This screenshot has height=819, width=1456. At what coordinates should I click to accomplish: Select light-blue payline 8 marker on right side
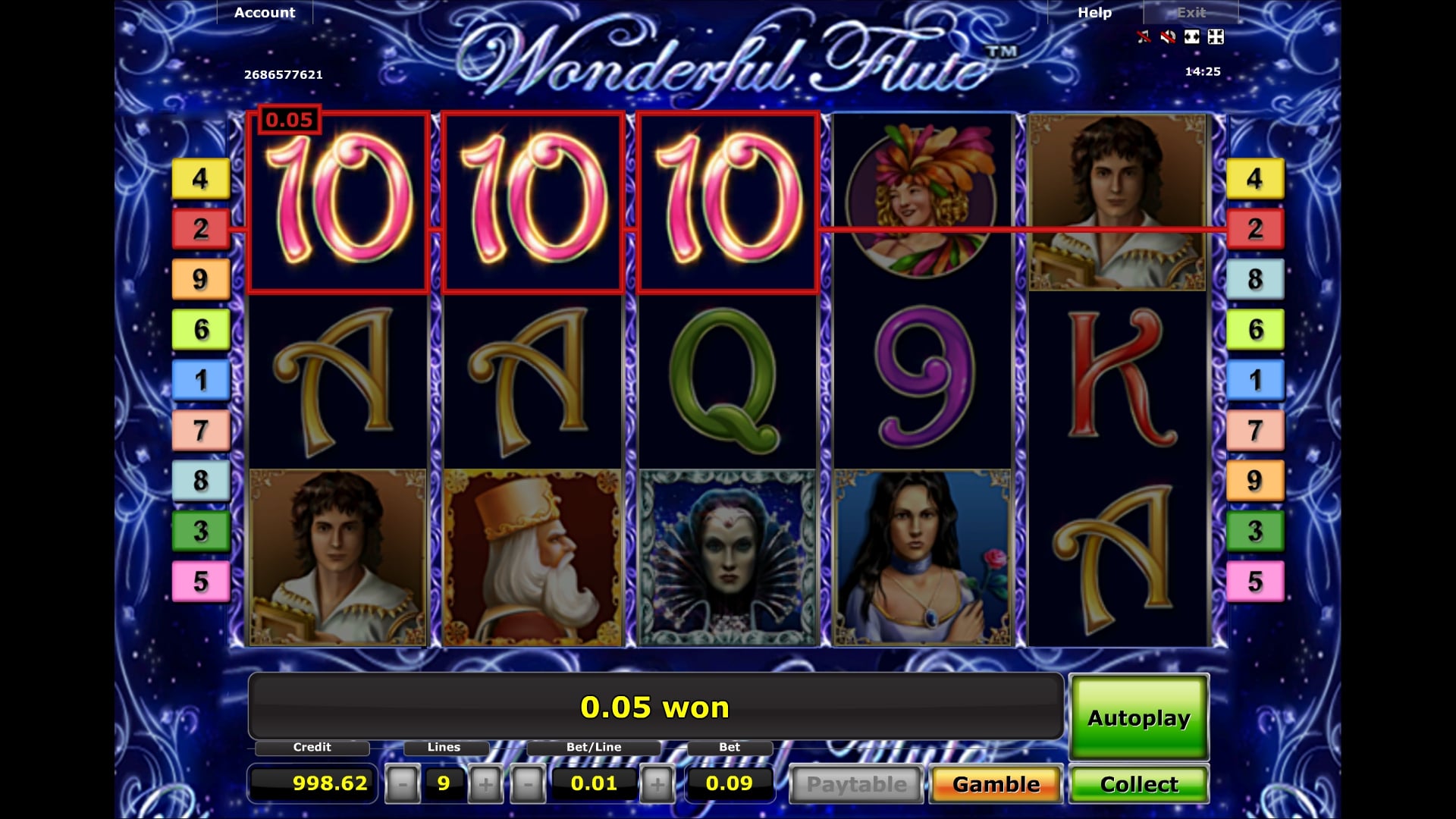[x=1255, y=279]
